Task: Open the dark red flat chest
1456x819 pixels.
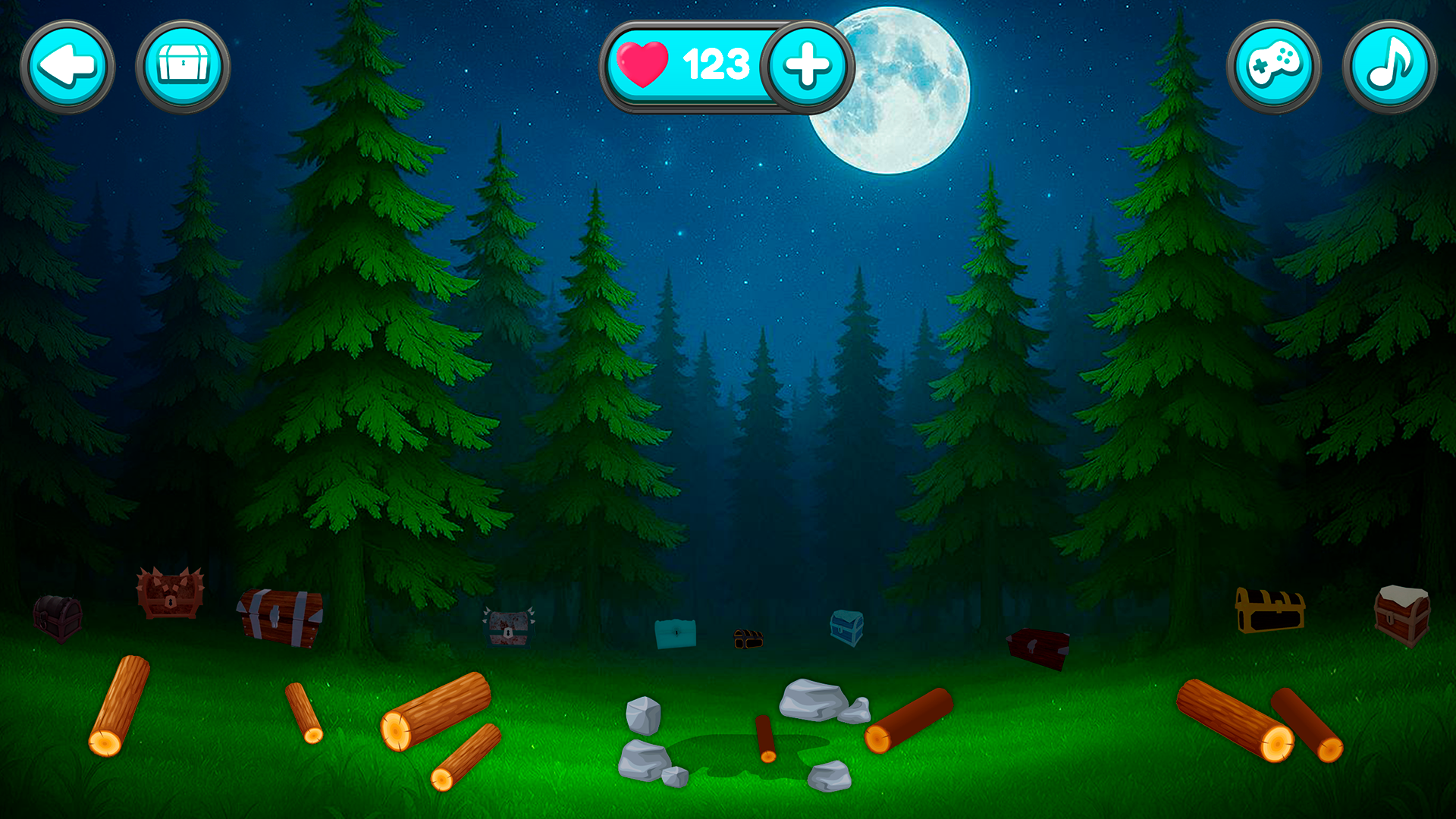Action: point(1037,645)
